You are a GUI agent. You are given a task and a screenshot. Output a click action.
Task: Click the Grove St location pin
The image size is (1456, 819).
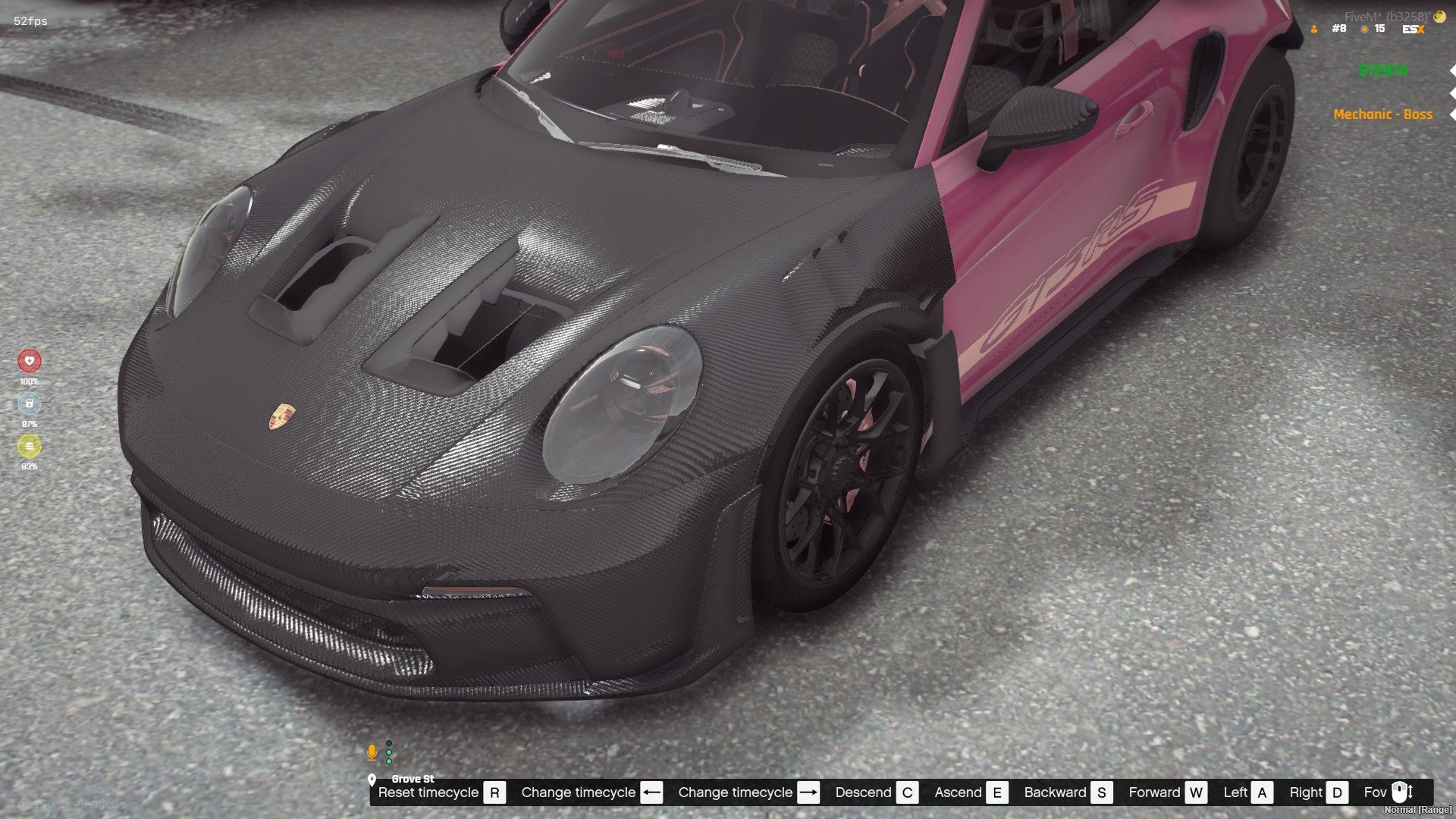372,779
